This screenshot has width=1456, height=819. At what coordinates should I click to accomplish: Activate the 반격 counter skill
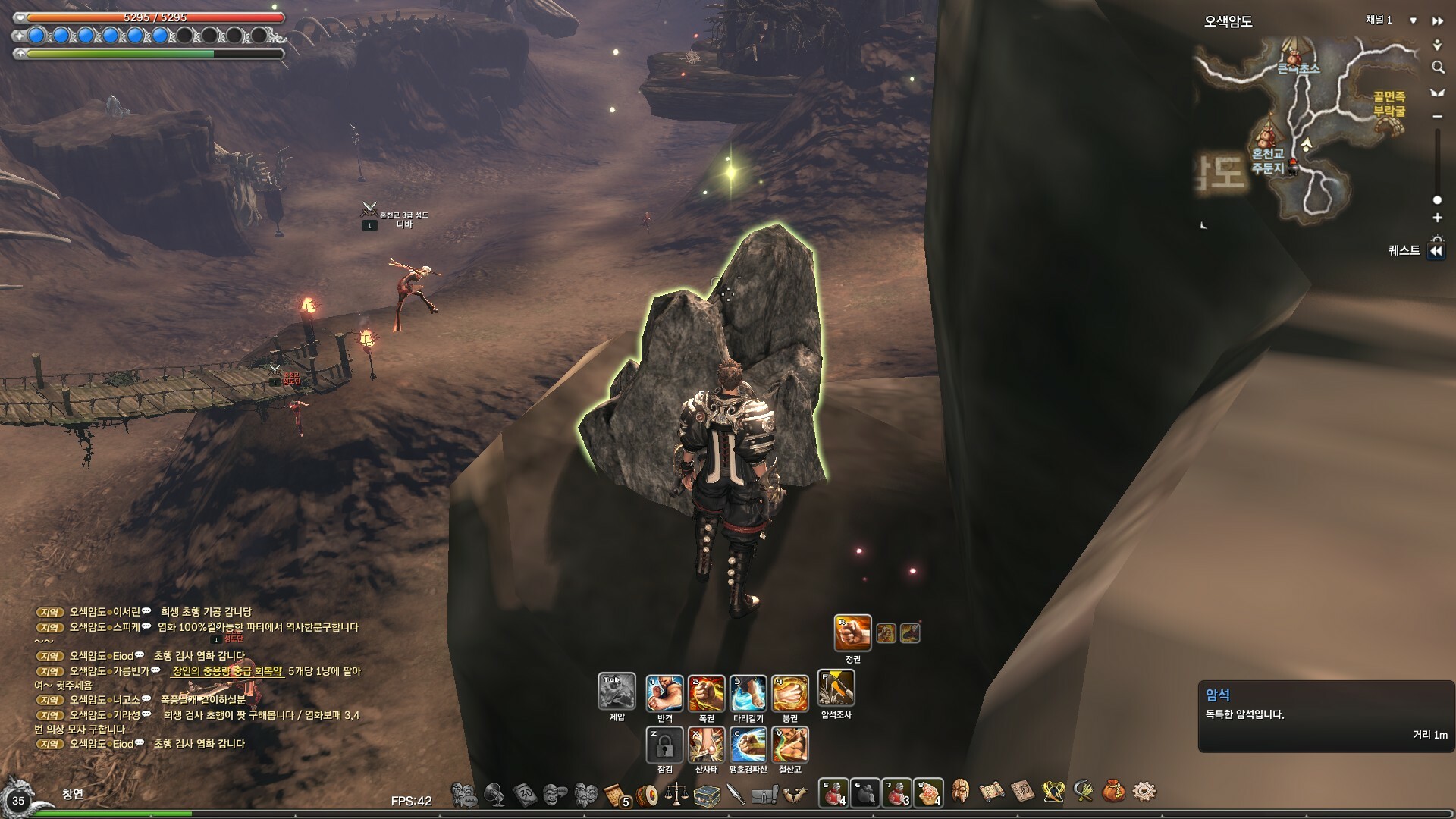pos(664,693)
